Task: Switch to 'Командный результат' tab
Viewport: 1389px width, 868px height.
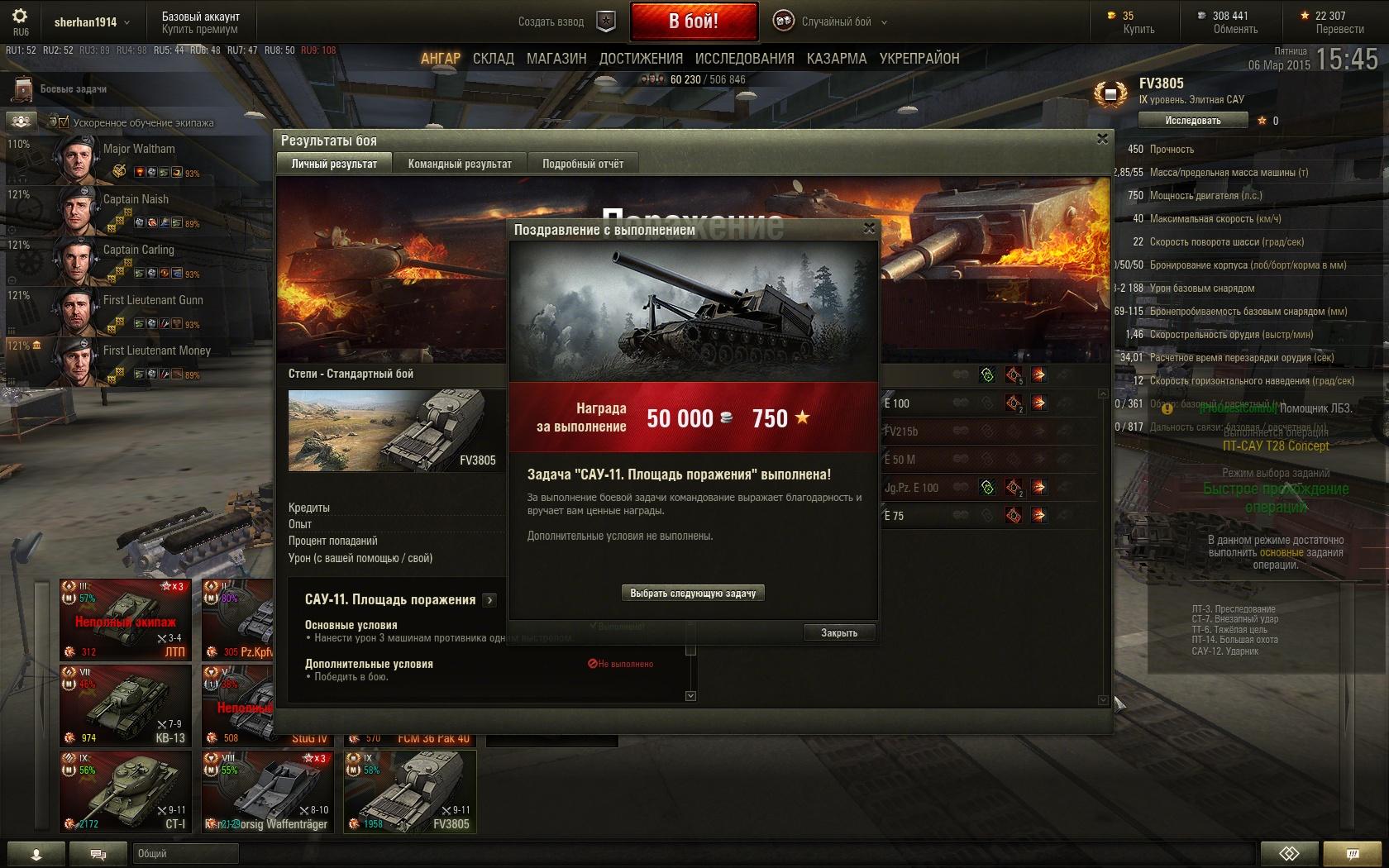Action: (x=460, y=164)
